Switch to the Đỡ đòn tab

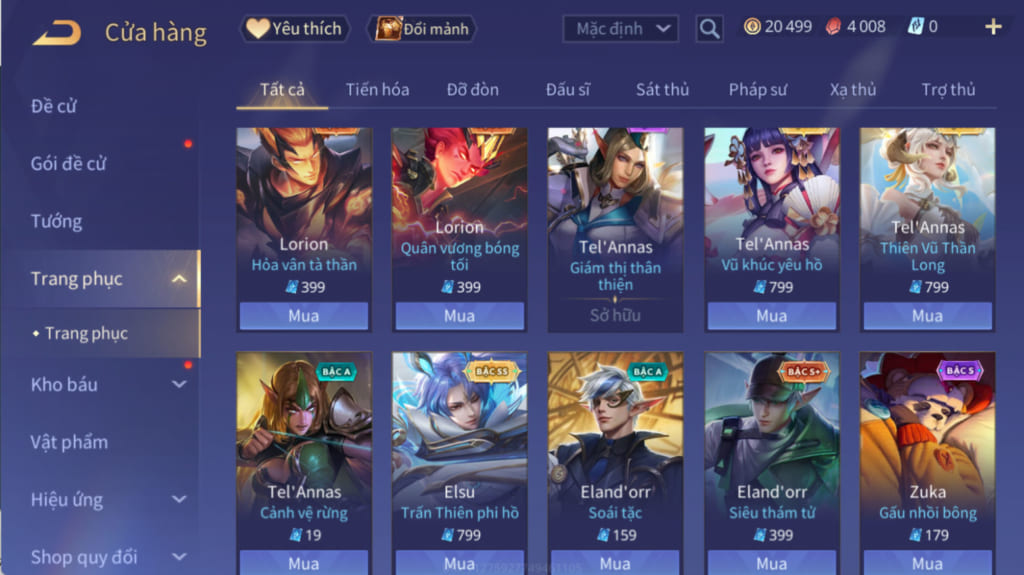(472, 89)
